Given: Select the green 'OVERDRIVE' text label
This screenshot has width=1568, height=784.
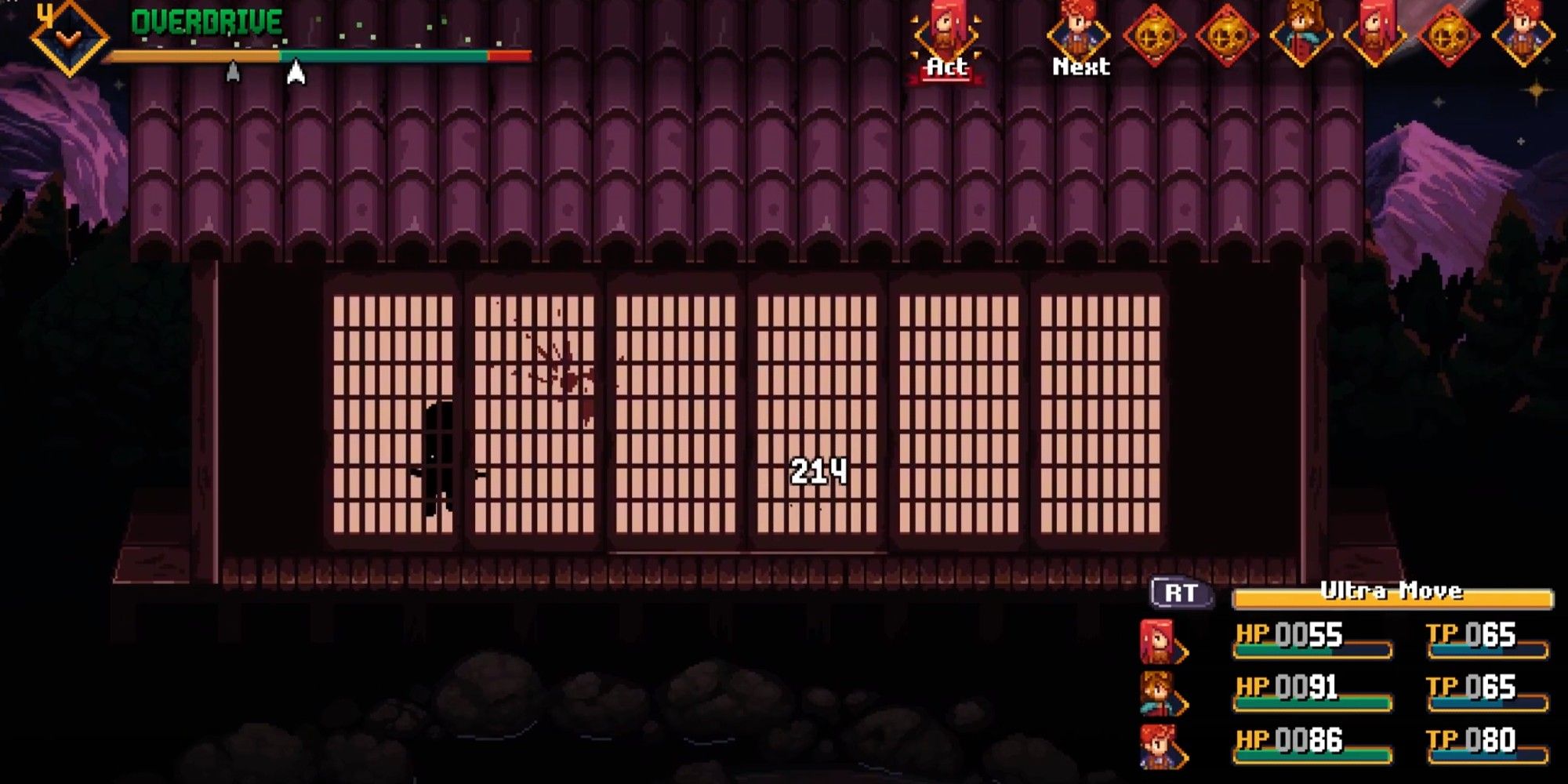Looking at the screenshot, I should point(207,20).
